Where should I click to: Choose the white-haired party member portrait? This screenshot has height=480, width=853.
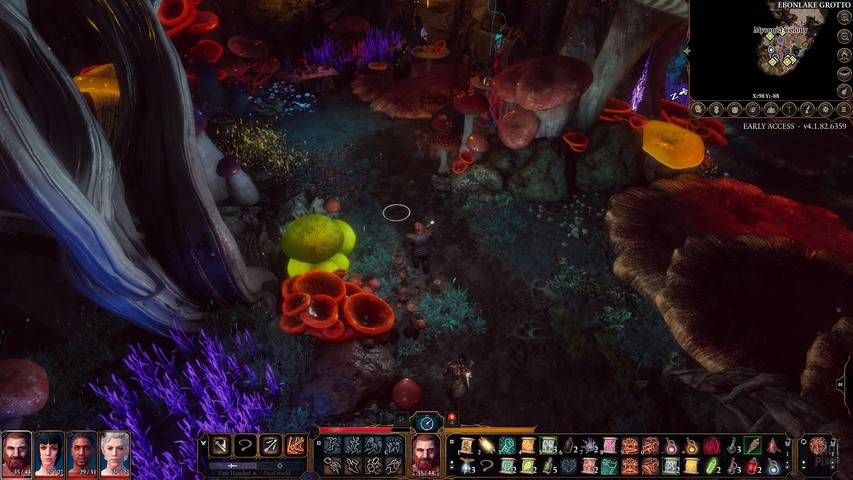pos(114,453)
